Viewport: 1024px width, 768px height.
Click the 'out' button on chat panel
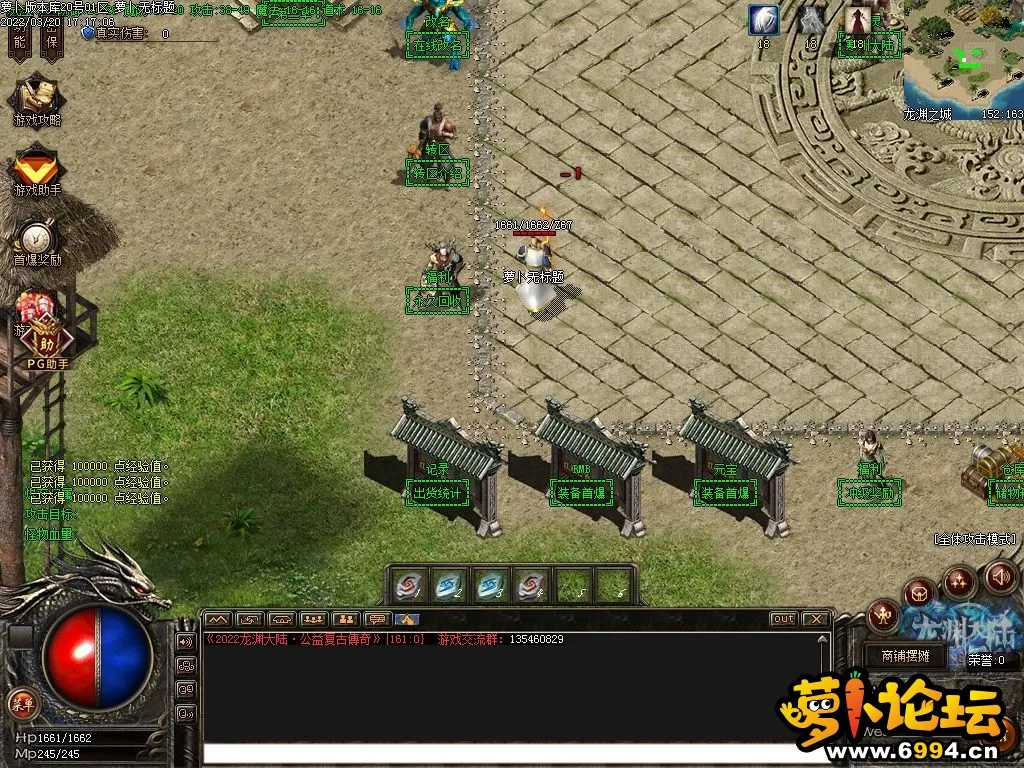[783, 619]
